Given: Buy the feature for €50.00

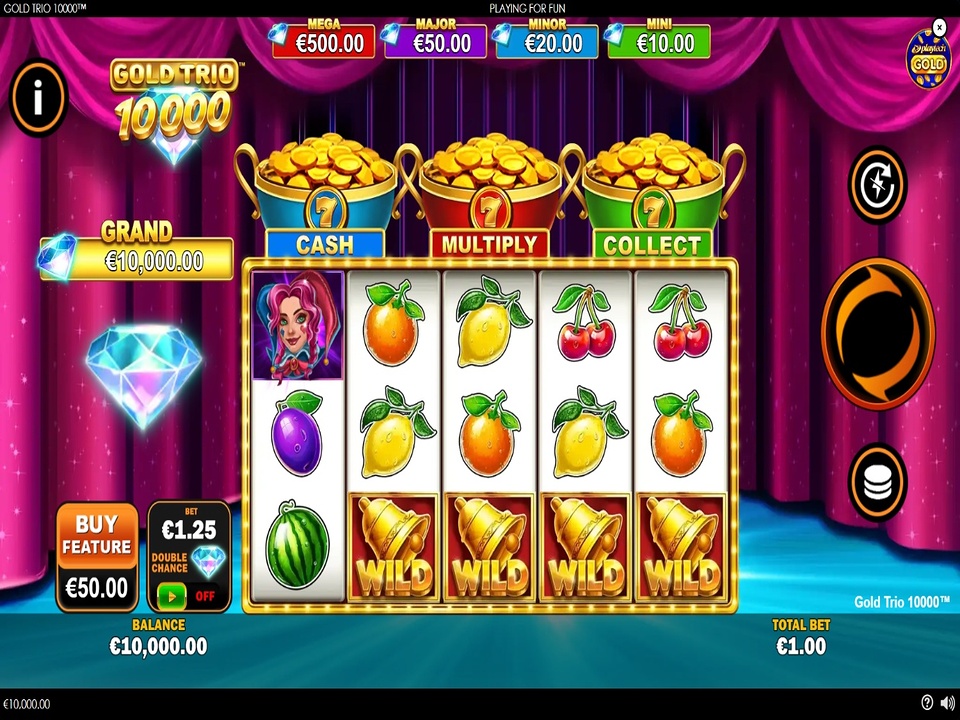Looking at the screenshot, I should point(97,556).
